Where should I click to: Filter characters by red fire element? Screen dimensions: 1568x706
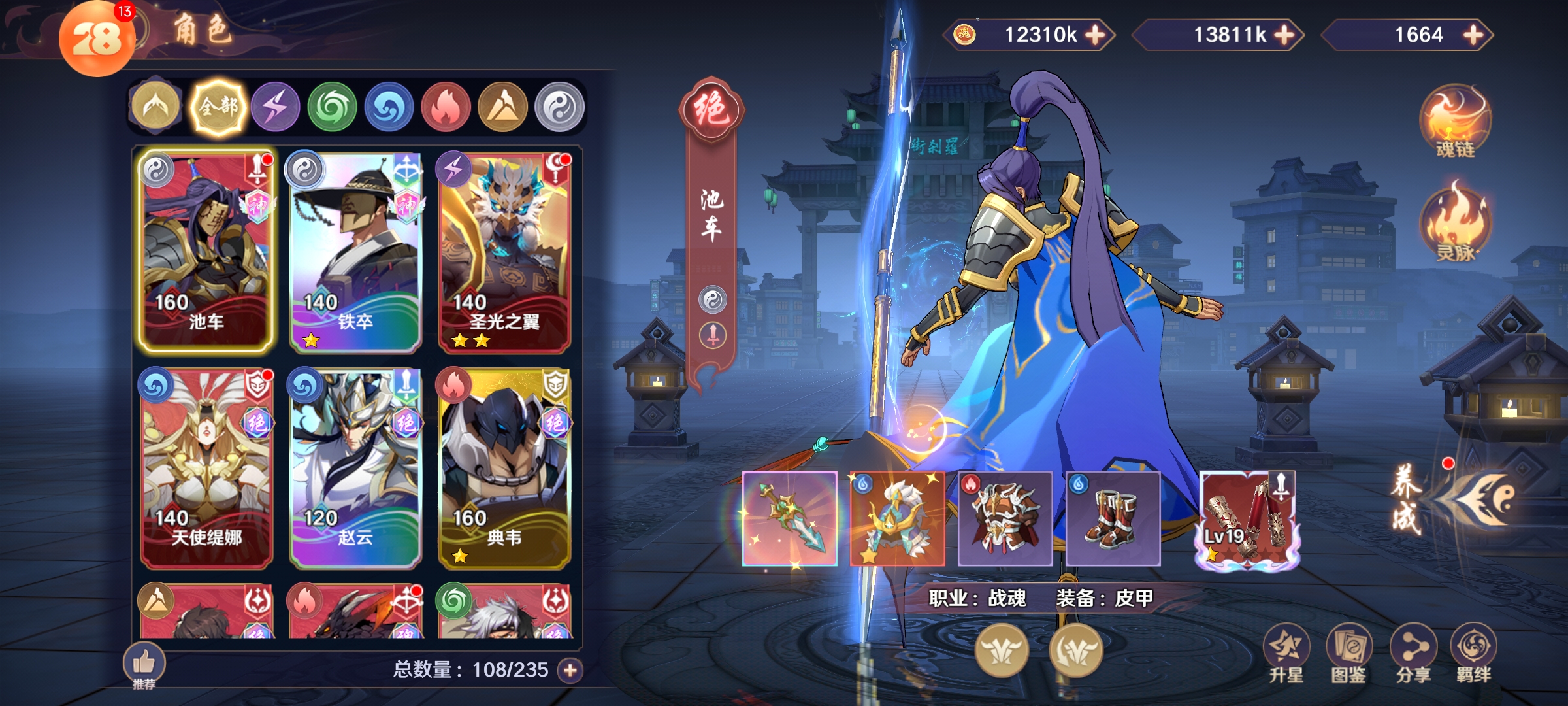[446, 107]
